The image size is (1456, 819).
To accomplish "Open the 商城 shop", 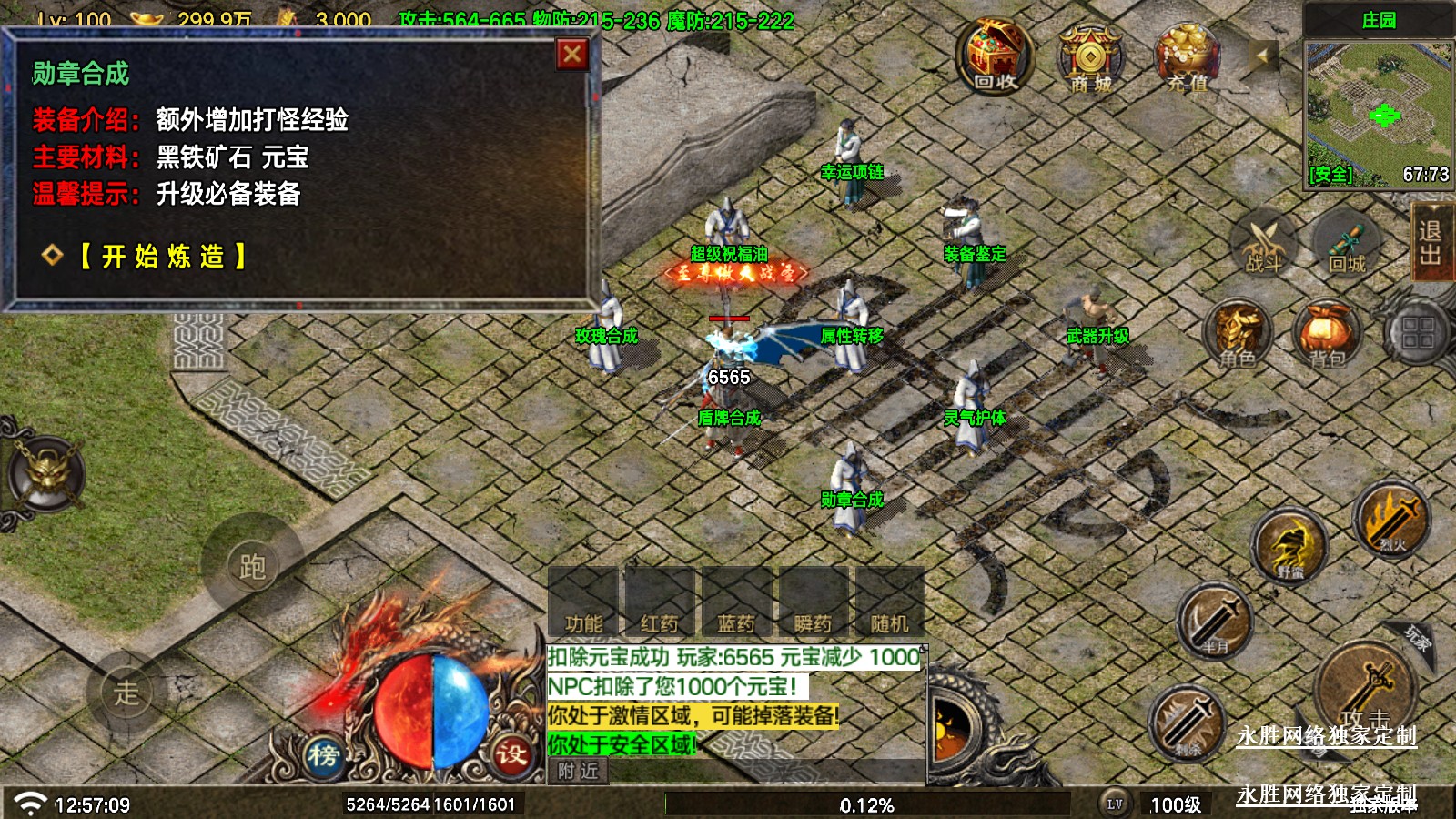I will (x=1090, y=57).
